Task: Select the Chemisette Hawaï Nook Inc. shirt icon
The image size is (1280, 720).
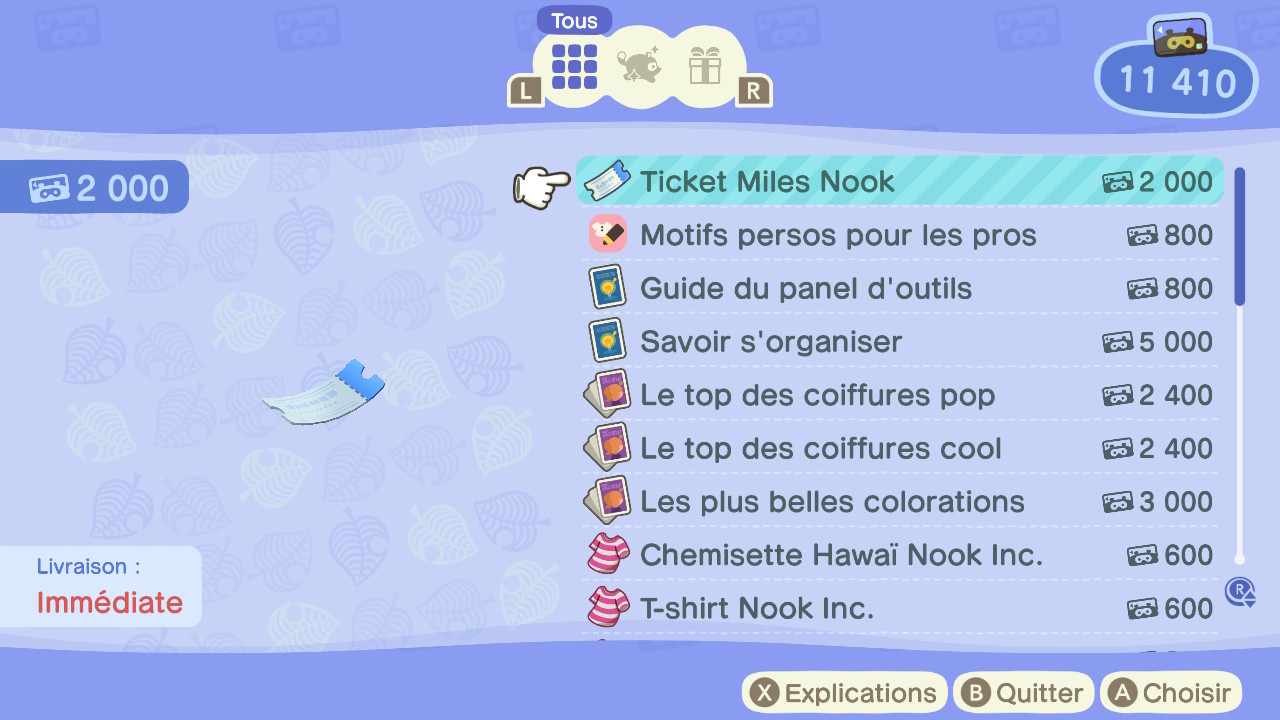Action: [607, 555]
